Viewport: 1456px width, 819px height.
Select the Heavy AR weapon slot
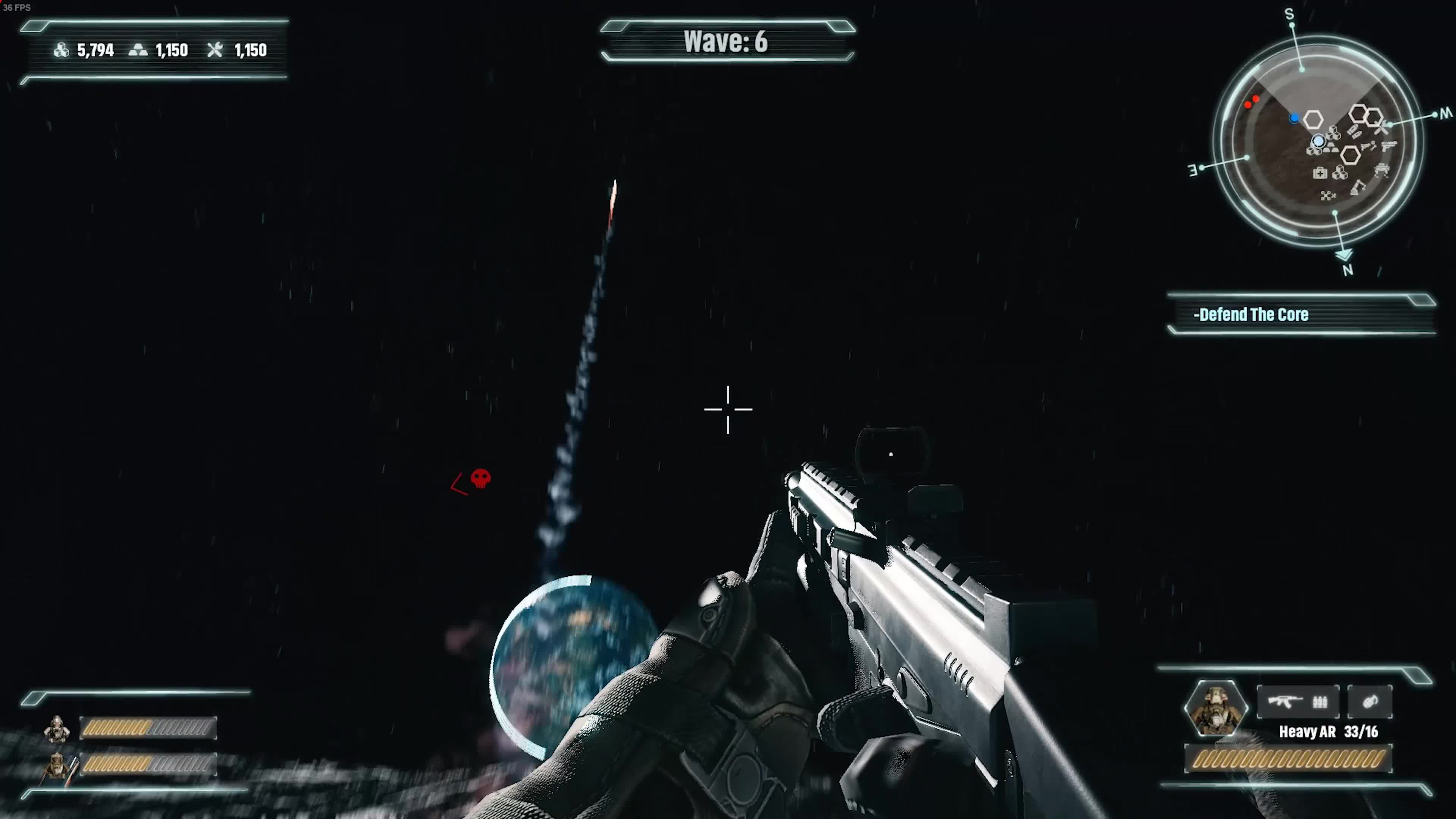pos(1297,702)
